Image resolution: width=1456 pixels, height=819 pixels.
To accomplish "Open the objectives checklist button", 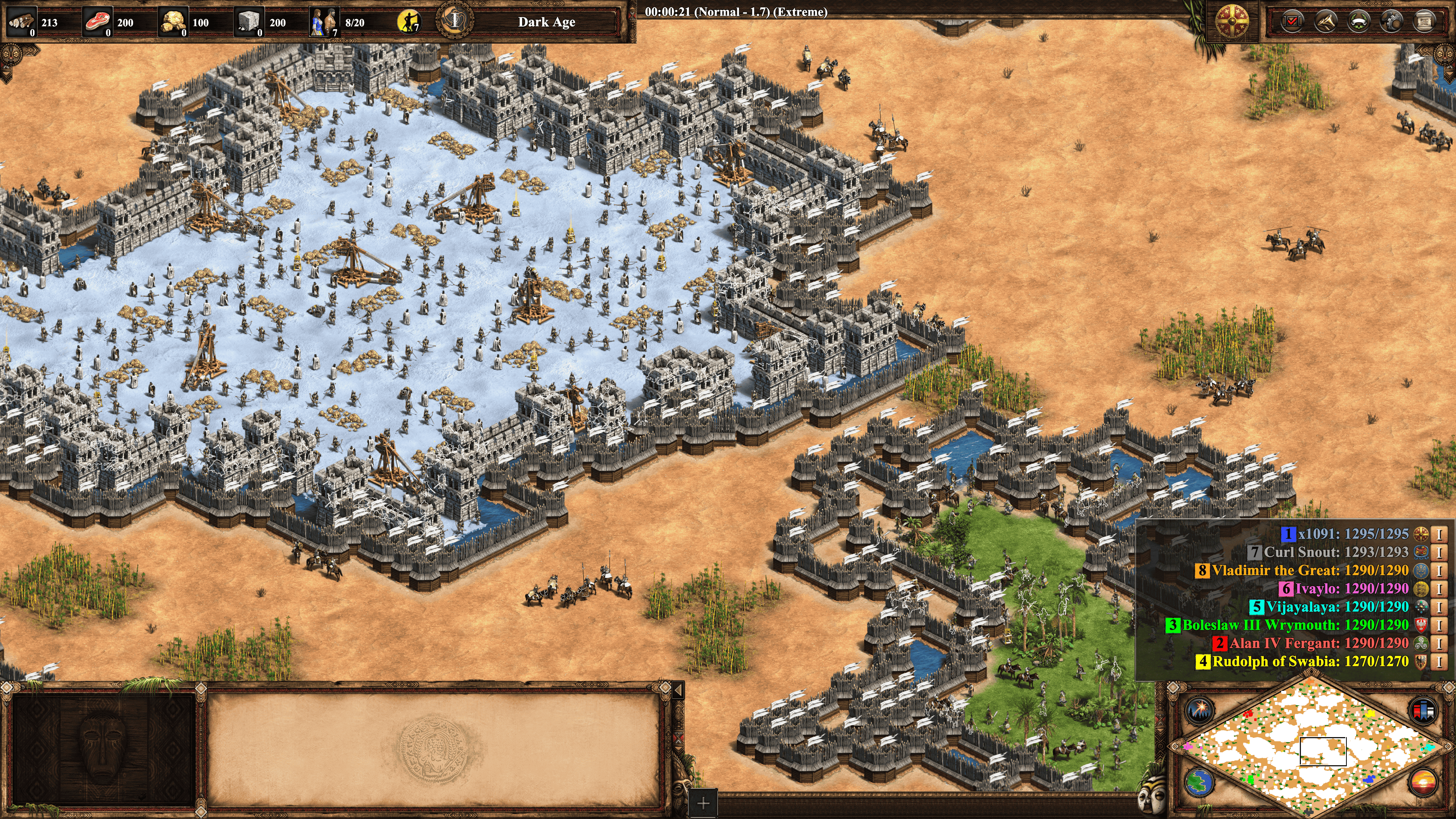I will (1292, 22).
